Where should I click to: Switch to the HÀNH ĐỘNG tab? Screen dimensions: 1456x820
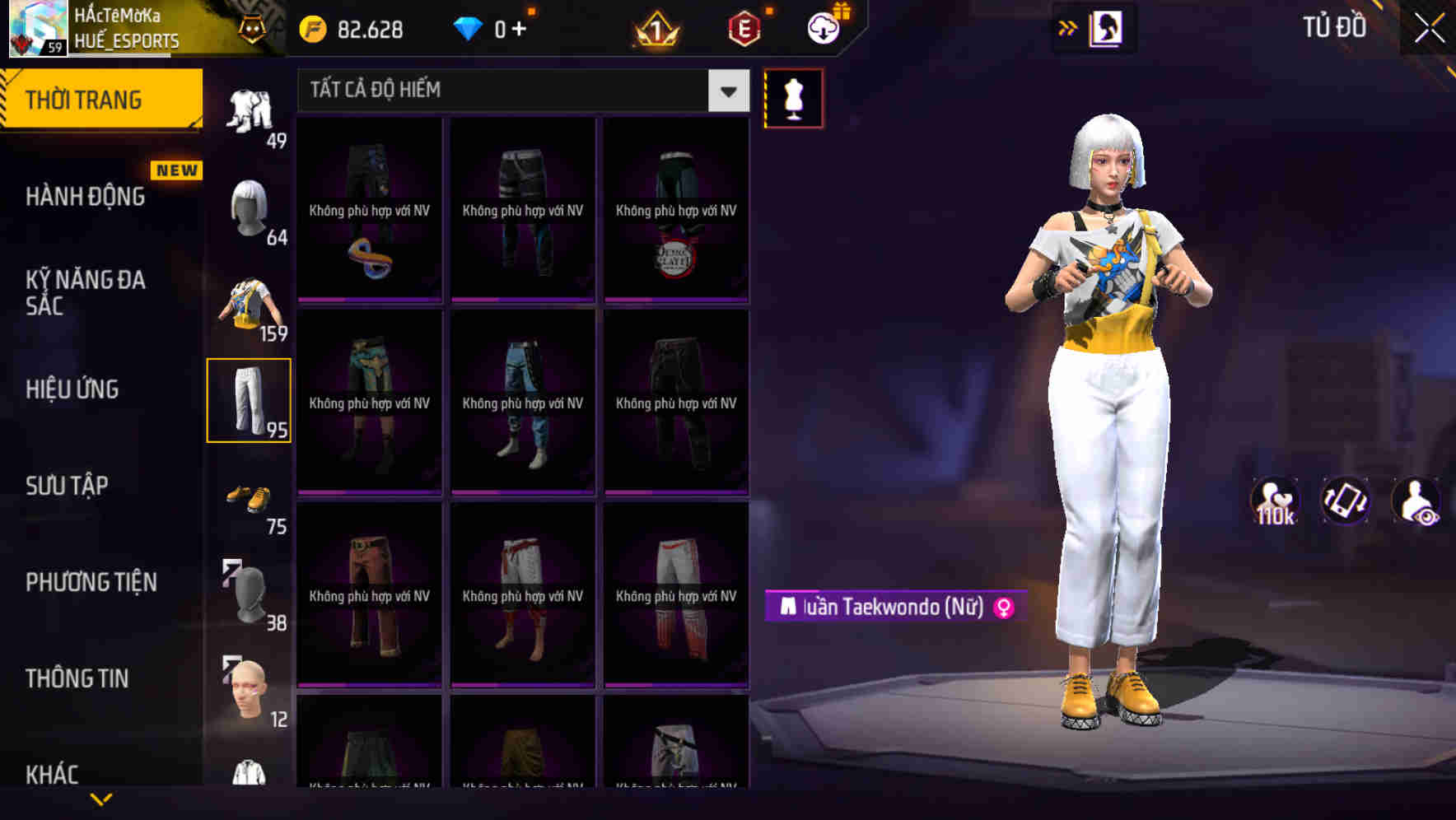pyautogui.click(x=86, y=196)
